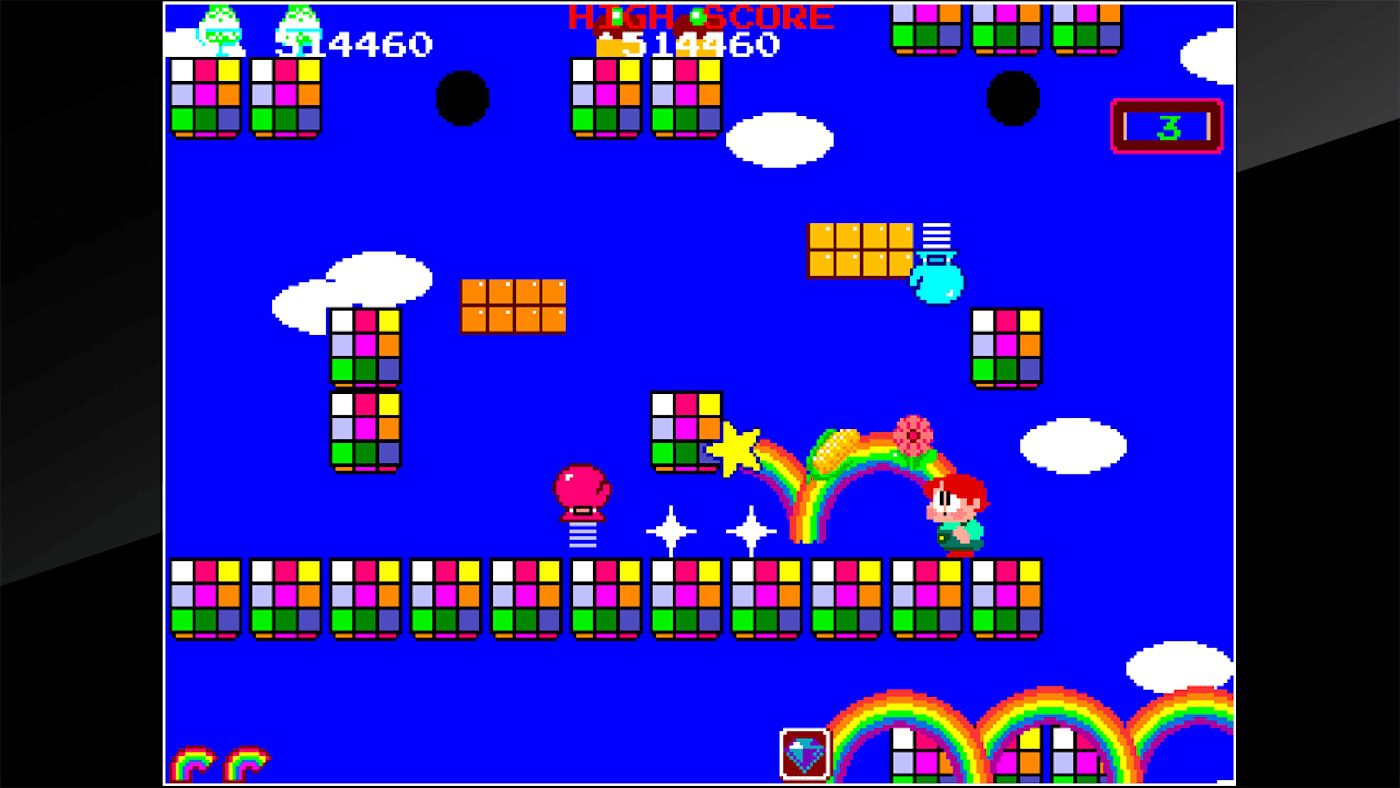Click the yellow star power-up sprite
The width and height of the screenshot is (1400, 788).
[x=734, y=448]
